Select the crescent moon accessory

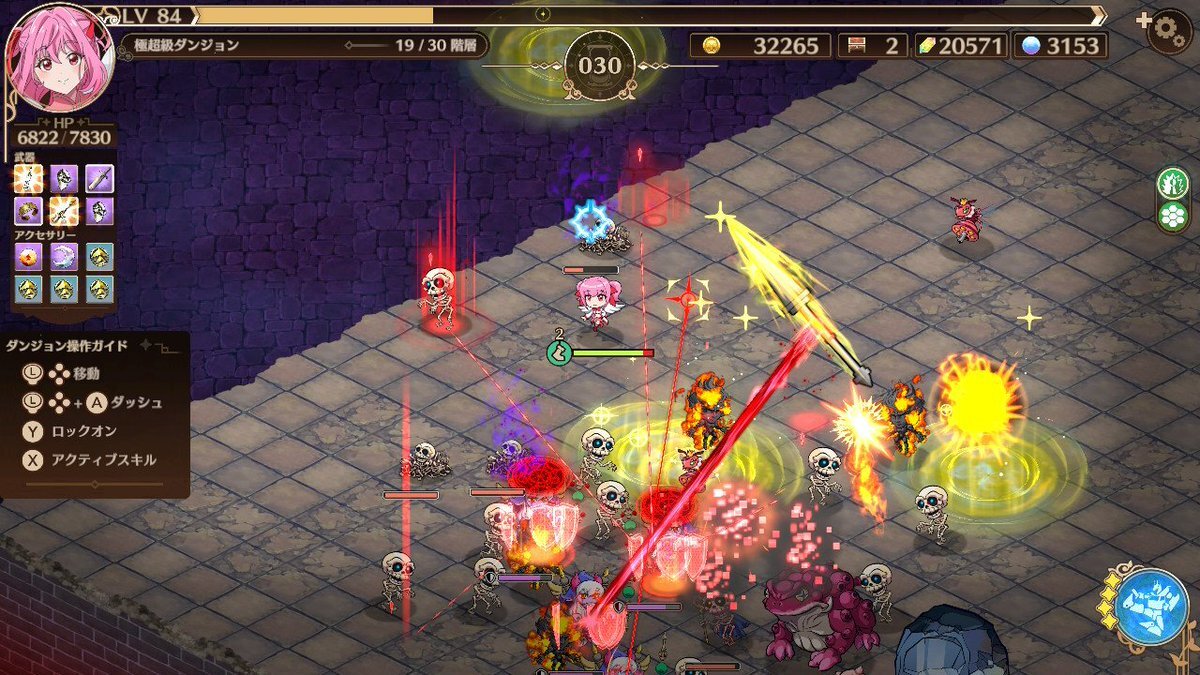[65, 257]
